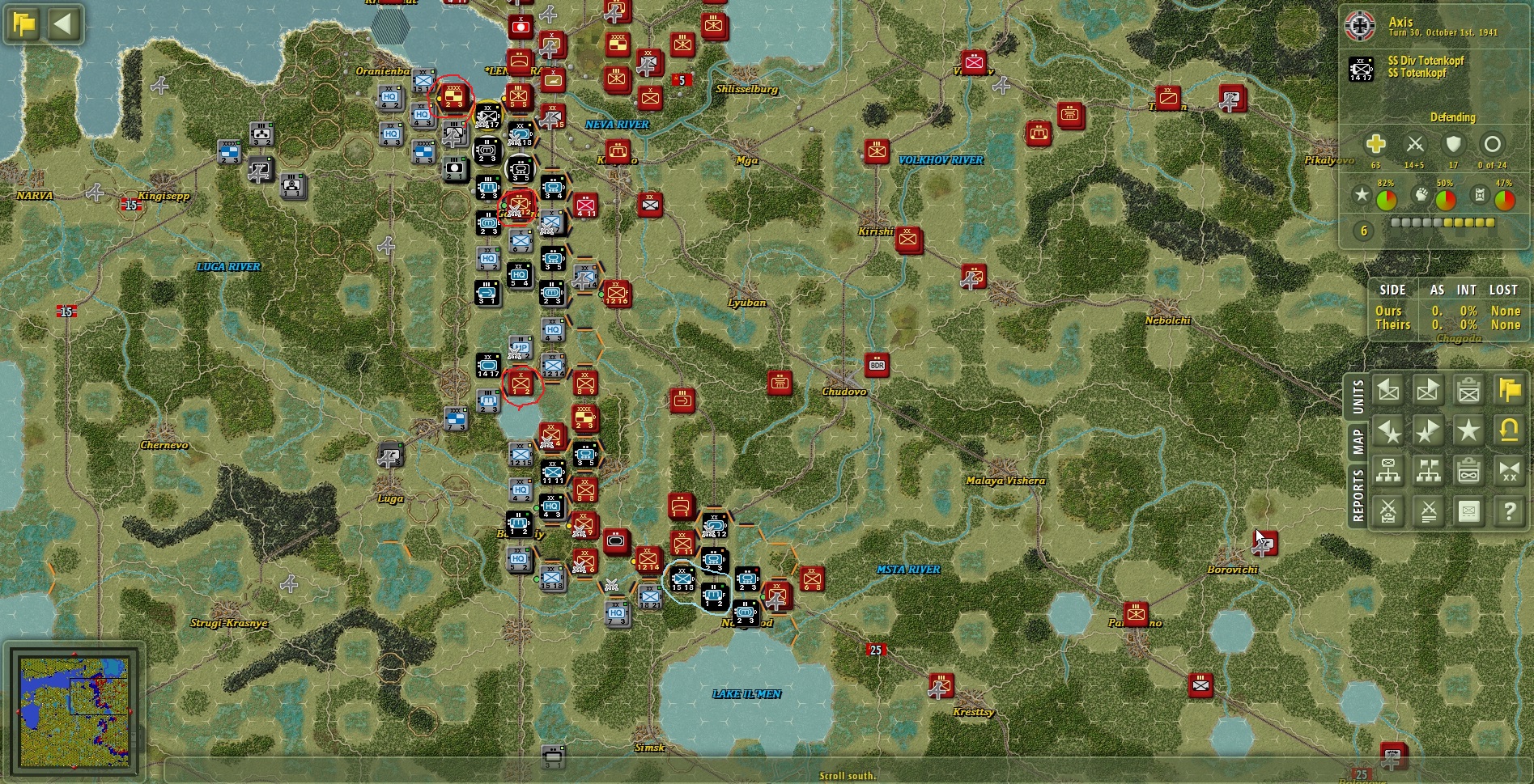This screenshot has width=1534, height=784.
Task: Toggle the supply status clipboard icon
Action: click(1468, 472)
